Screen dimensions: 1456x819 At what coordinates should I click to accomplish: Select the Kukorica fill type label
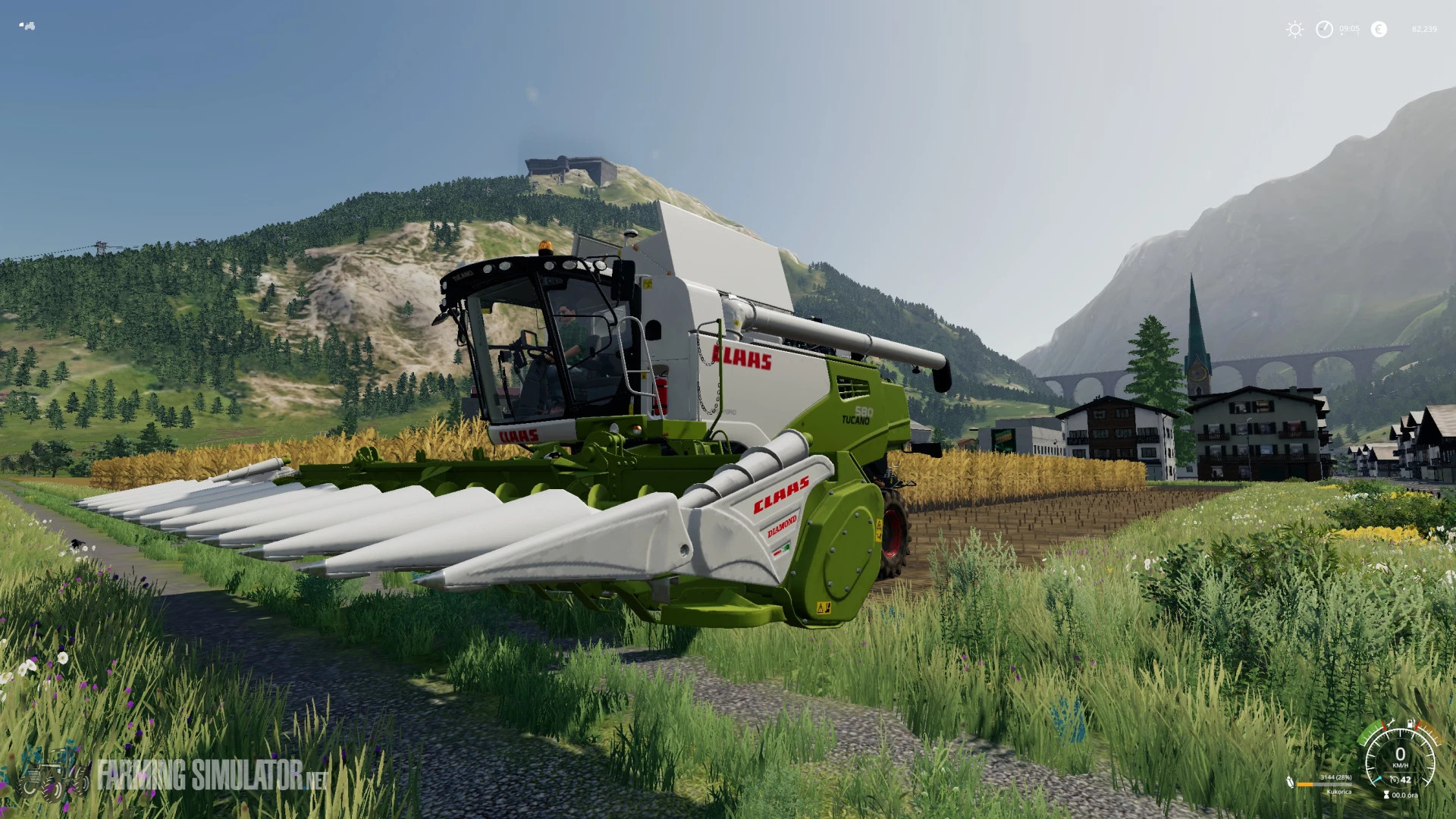tap(1339, 792)
